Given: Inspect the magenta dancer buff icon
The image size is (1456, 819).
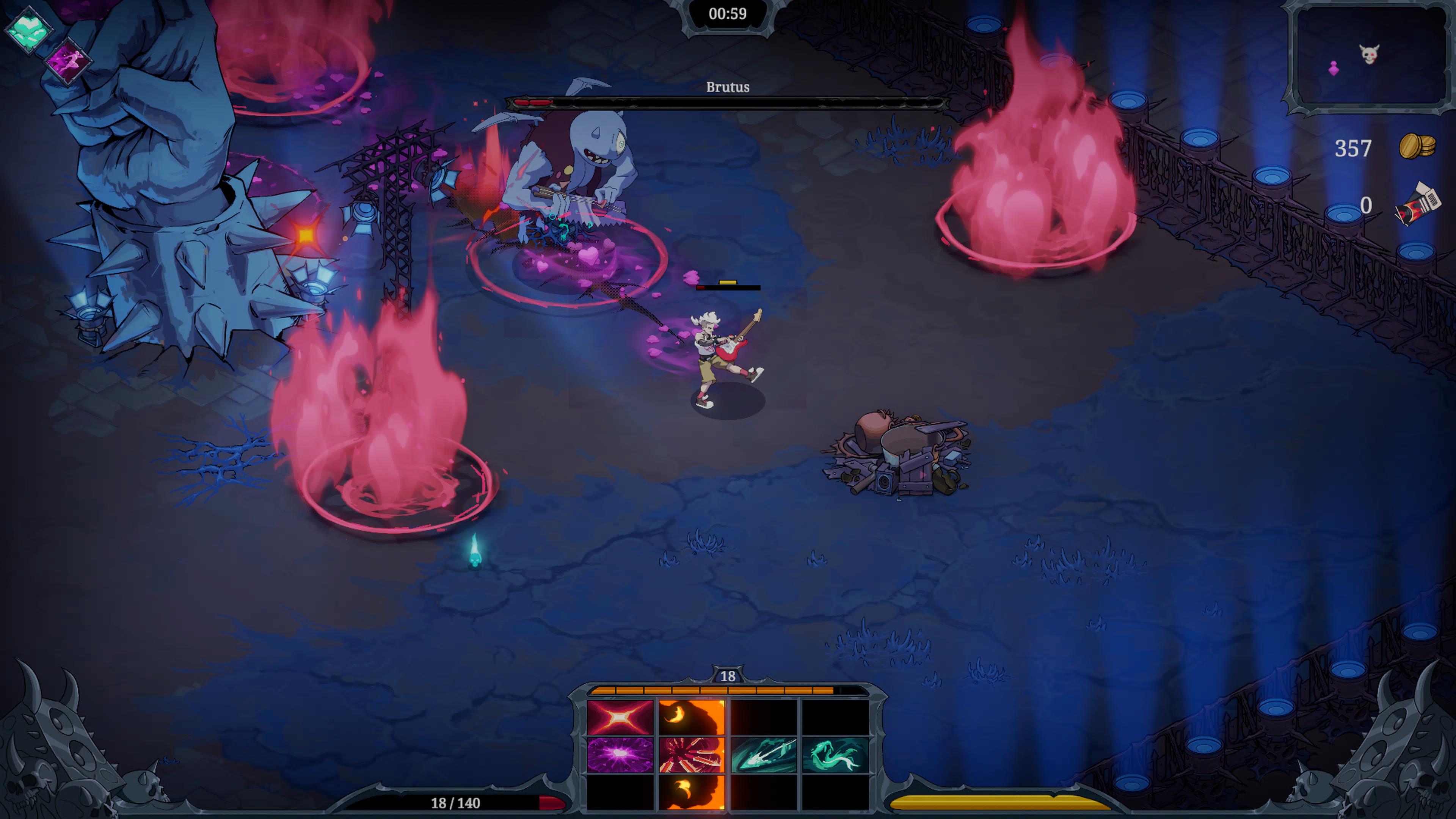Looking at the screenshot, I should [x=67, y=61].
